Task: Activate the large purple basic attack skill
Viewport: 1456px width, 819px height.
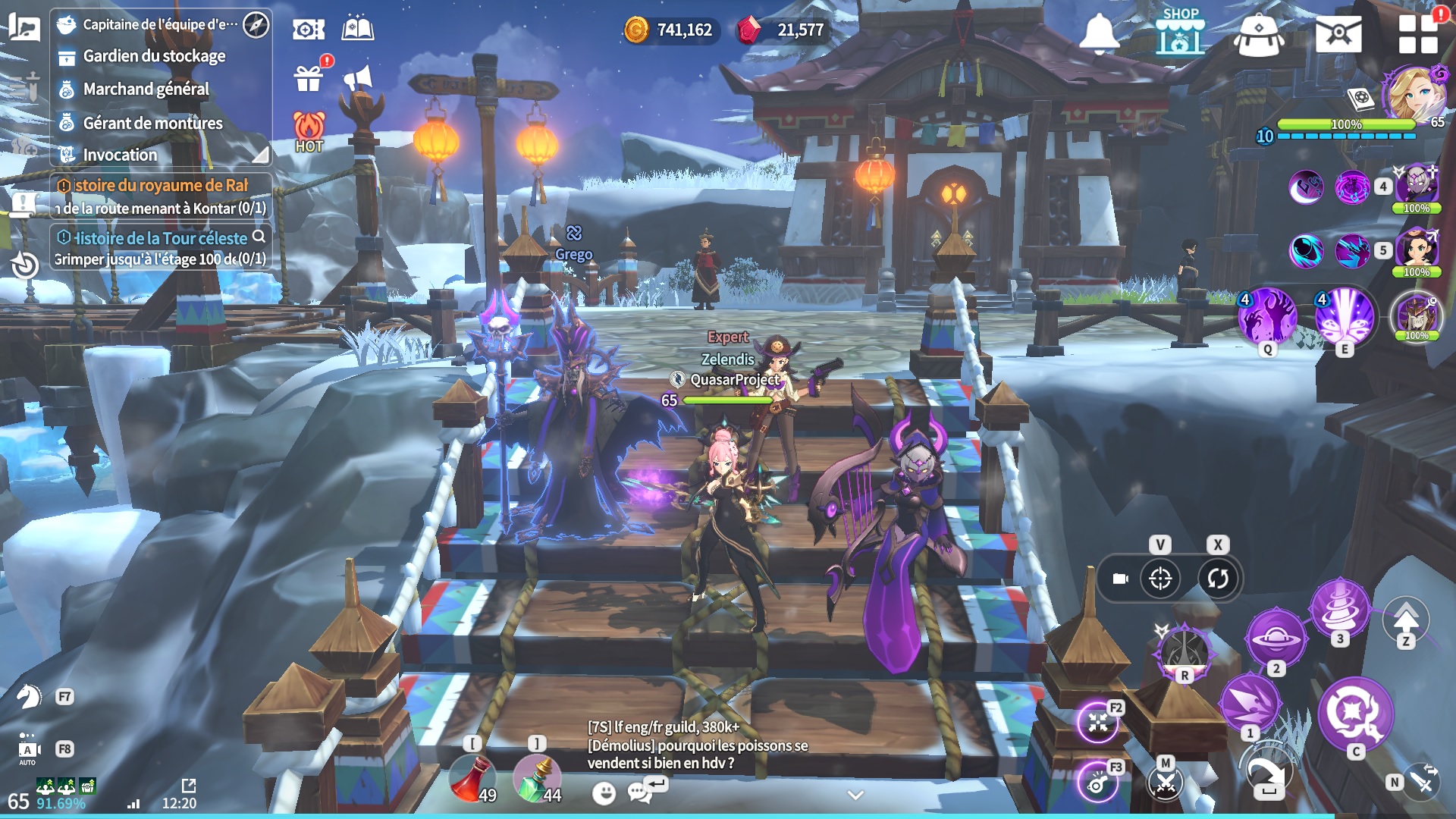Action: pyautogui.click(x=1356, y=713)
